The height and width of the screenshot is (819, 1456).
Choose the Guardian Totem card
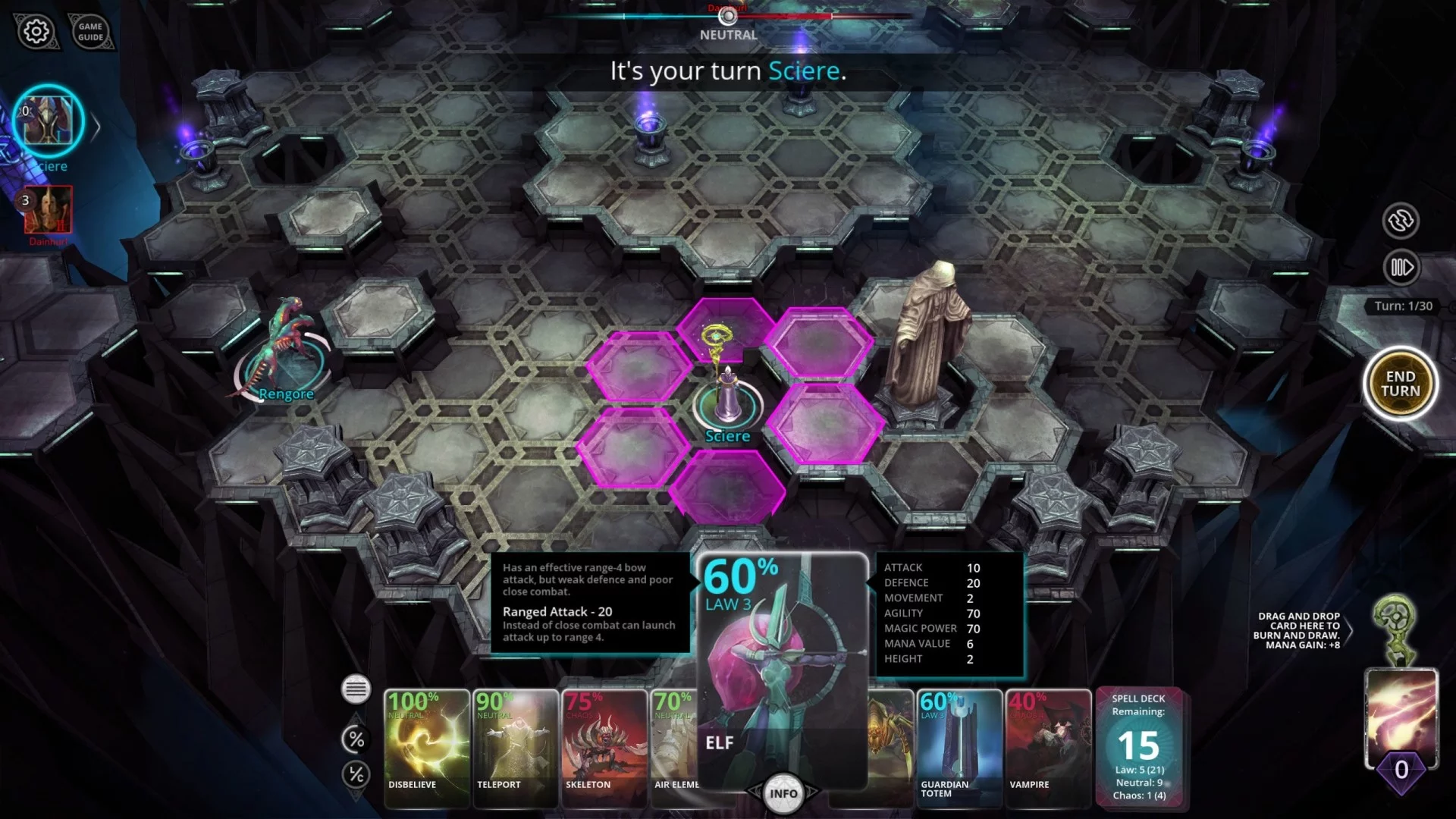coord(959,747)
